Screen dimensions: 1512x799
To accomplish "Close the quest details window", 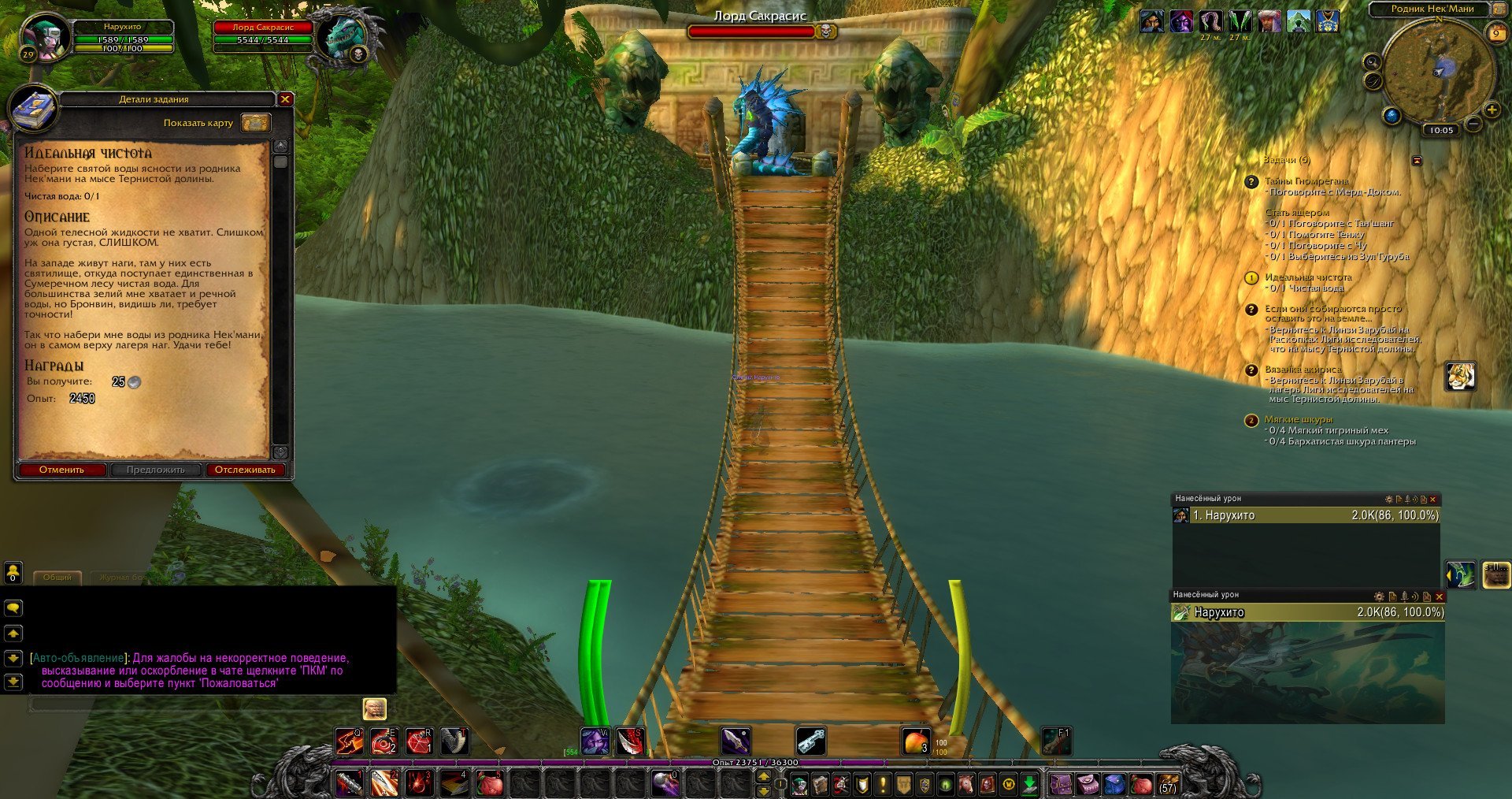I will click(285, 99).
